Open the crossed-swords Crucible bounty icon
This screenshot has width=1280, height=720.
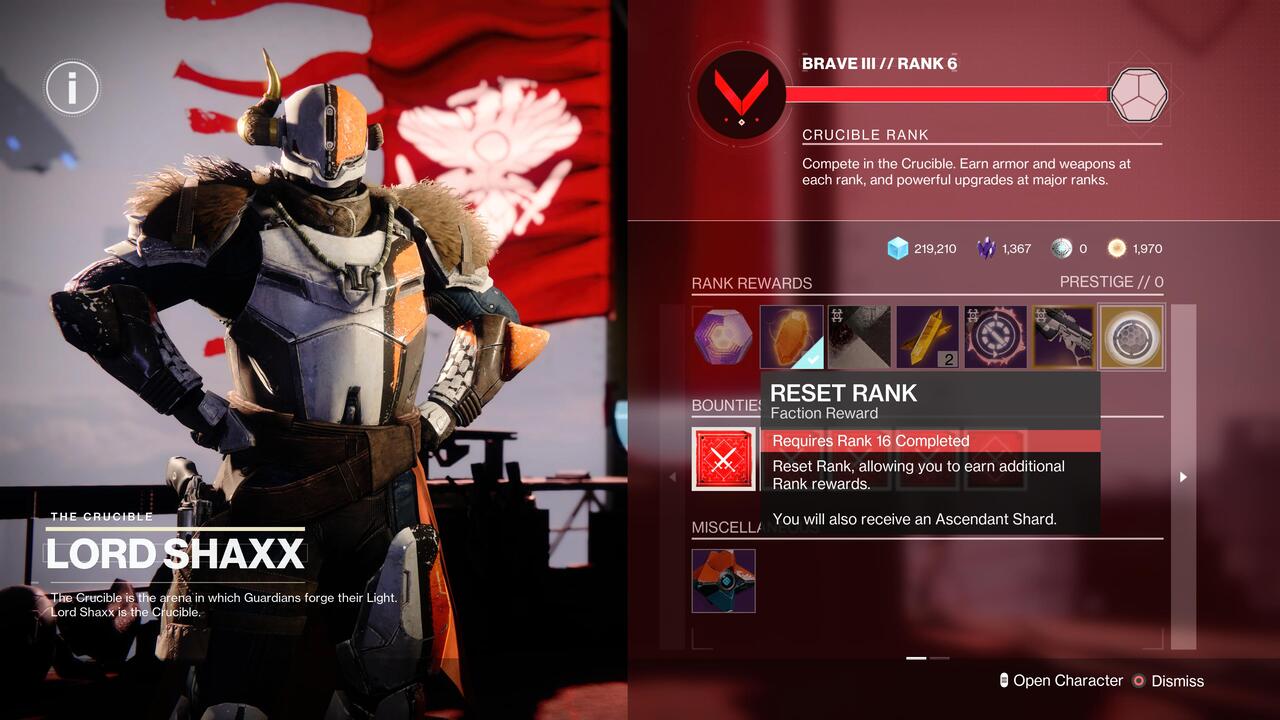pos(724,459)
